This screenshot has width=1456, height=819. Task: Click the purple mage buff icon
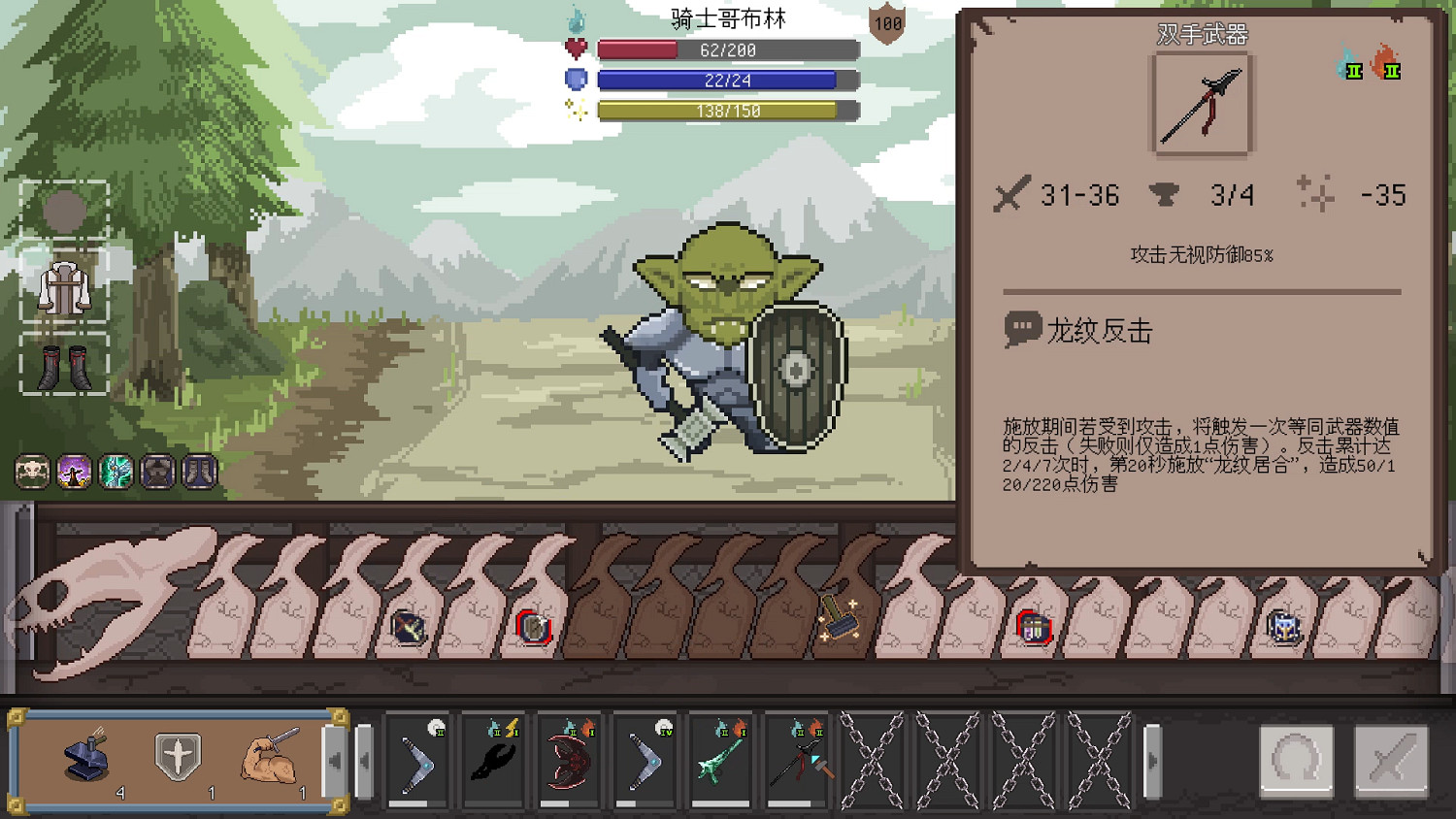point(75,473)
